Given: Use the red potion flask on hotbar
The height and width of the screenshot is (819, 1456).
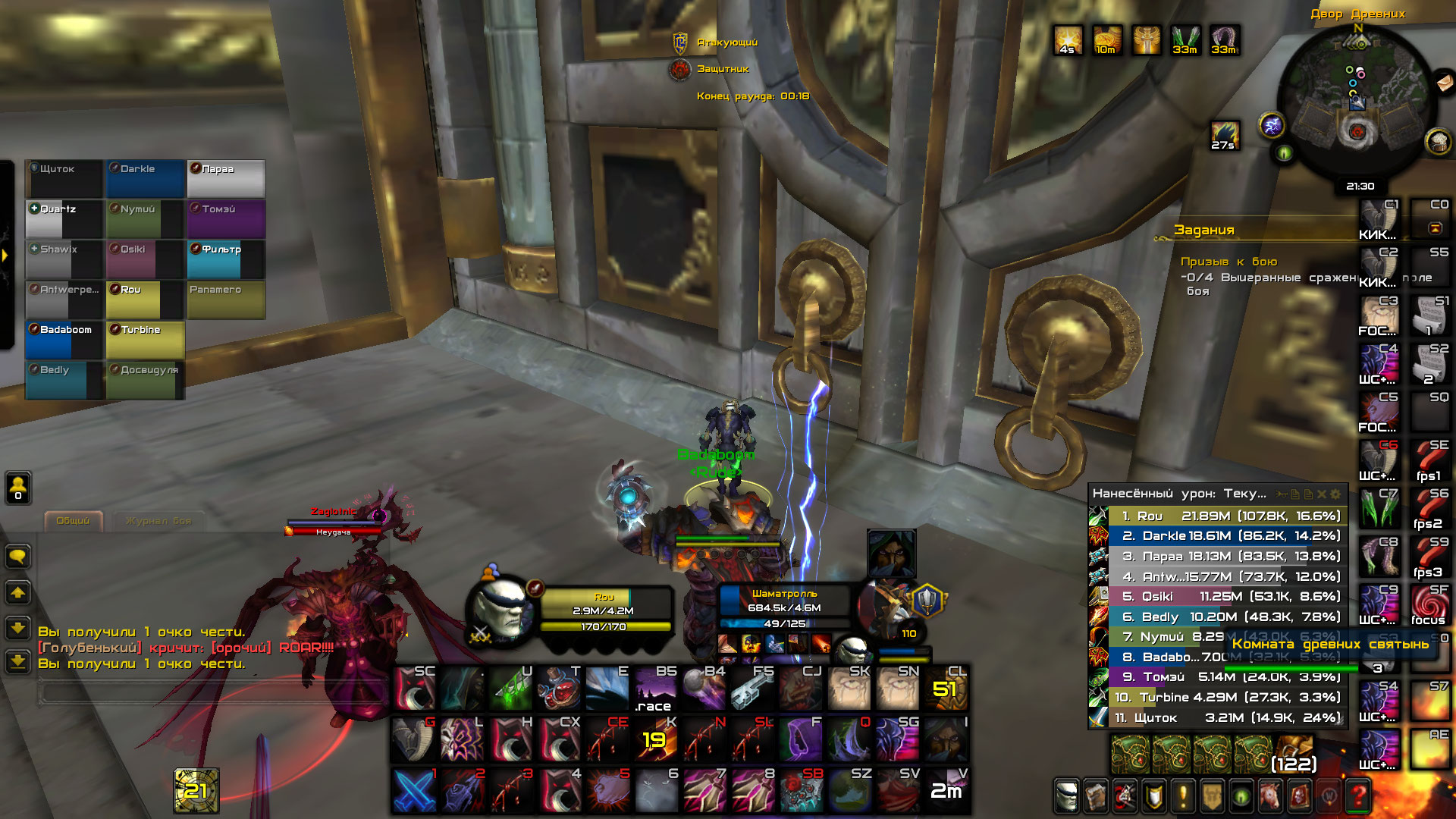Looking at the screenshot, I should pos(560,689).
